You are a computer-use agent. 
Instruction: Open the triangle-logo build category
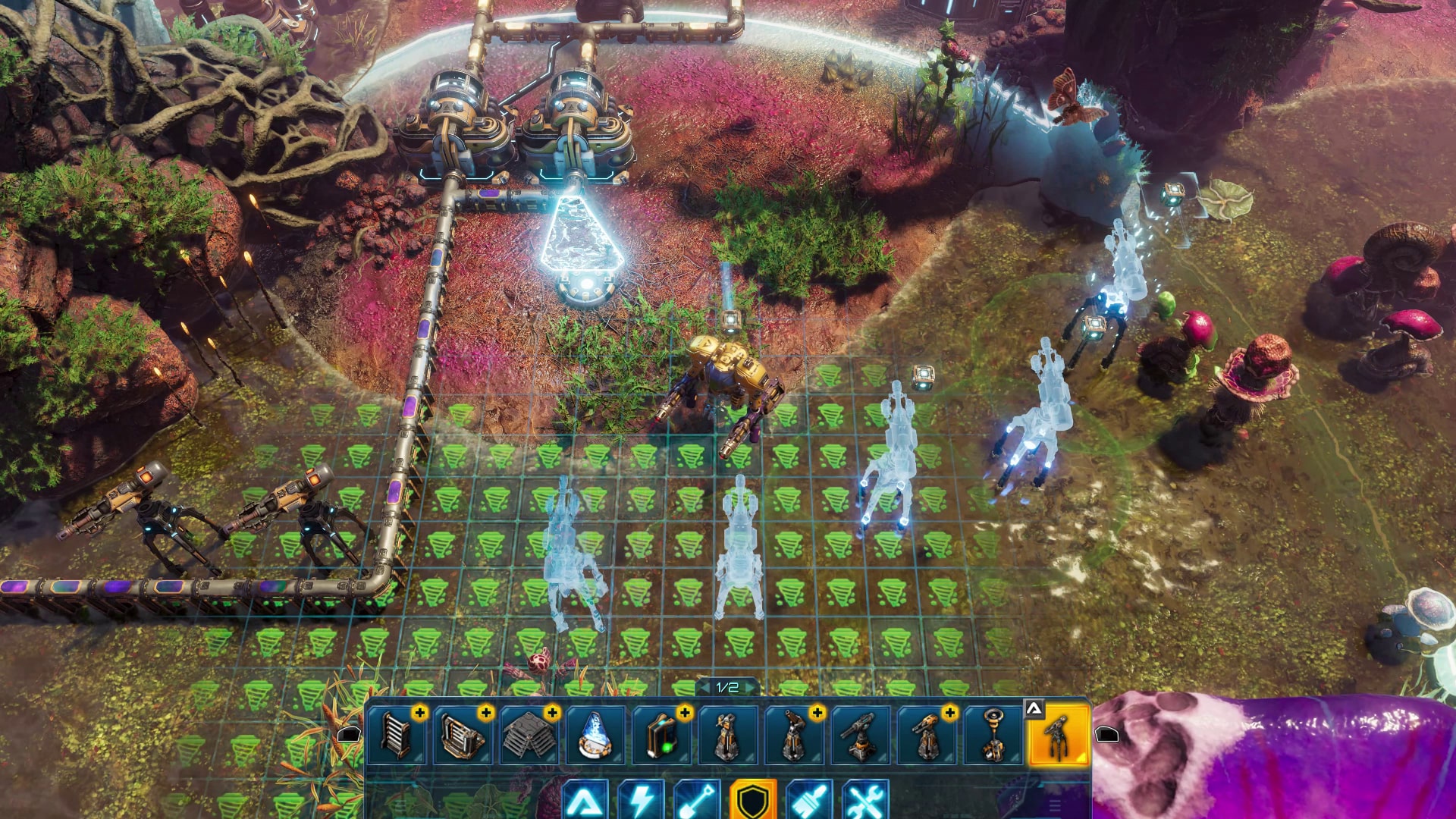point(585,801)
